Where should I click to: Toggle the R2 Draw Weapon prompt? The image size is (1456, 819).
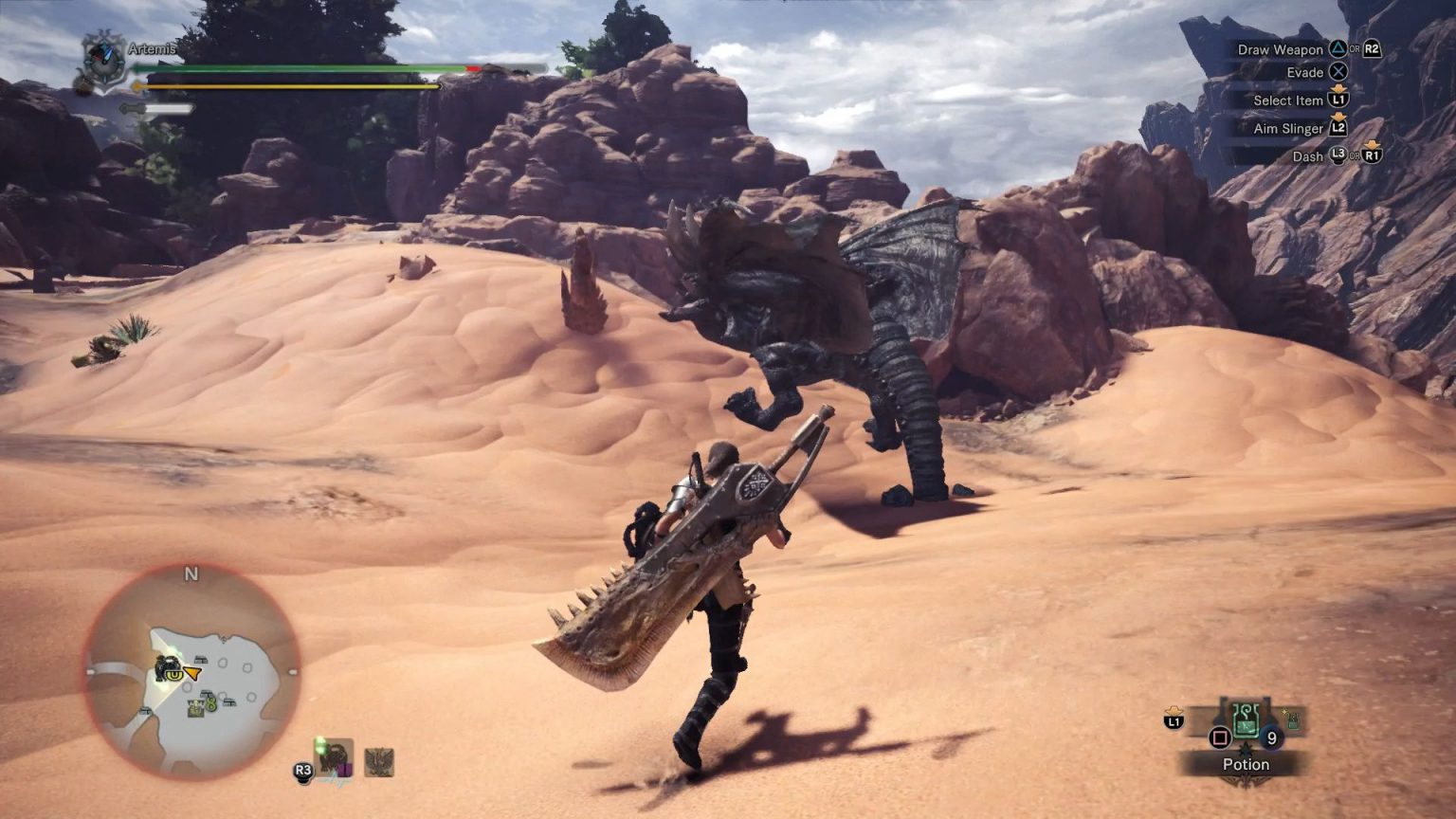(x=1372, y=48)
